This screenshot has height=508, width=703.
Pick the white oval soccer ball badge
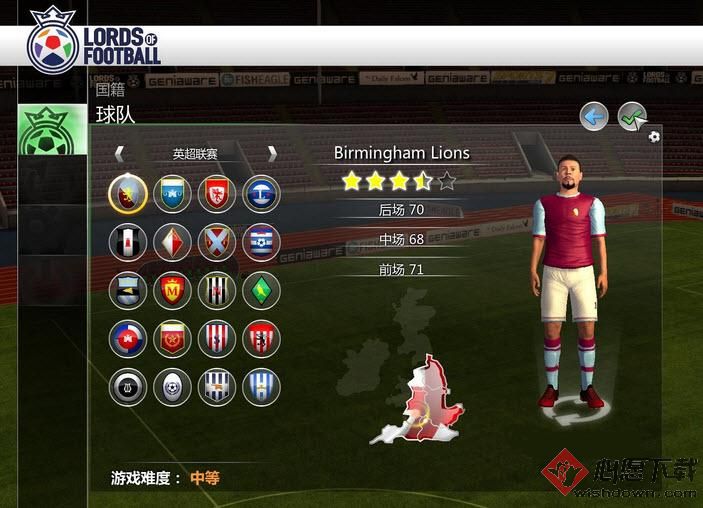[x=172, y=387]
